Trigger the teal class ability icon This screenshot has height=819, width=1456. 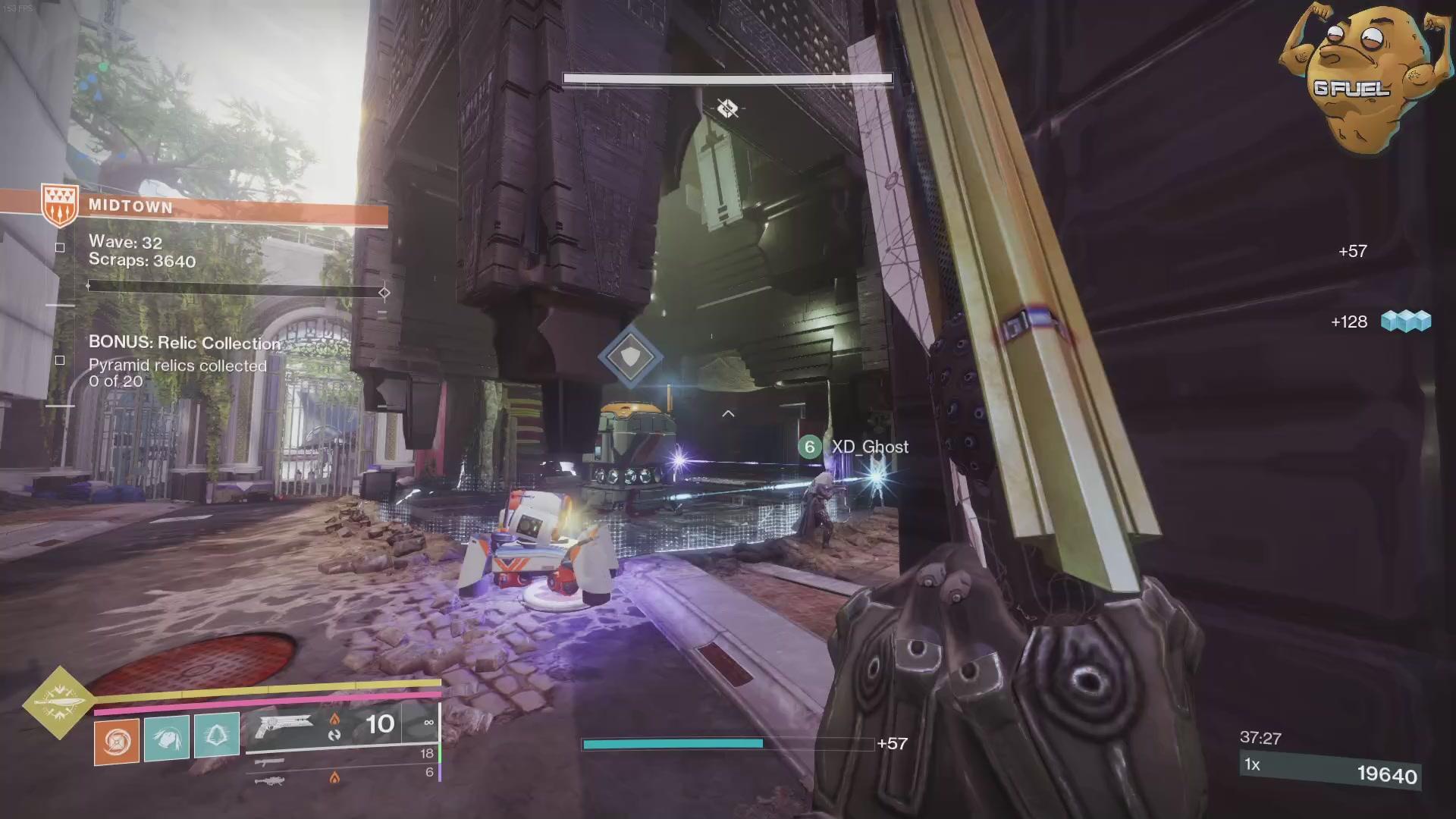pyautogui.click(x=217, y=735)
